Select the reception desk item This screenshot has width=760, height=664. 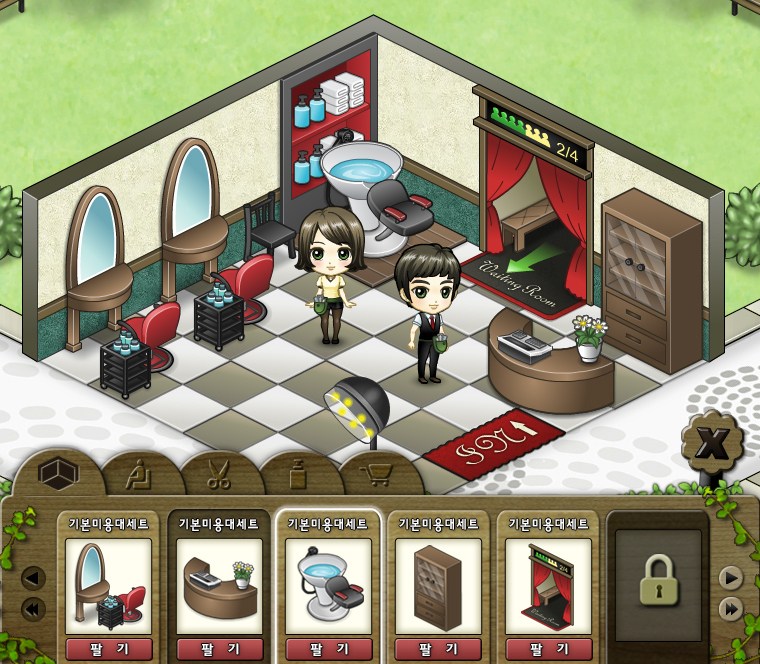pyautogui.click(x=219, y=586)
